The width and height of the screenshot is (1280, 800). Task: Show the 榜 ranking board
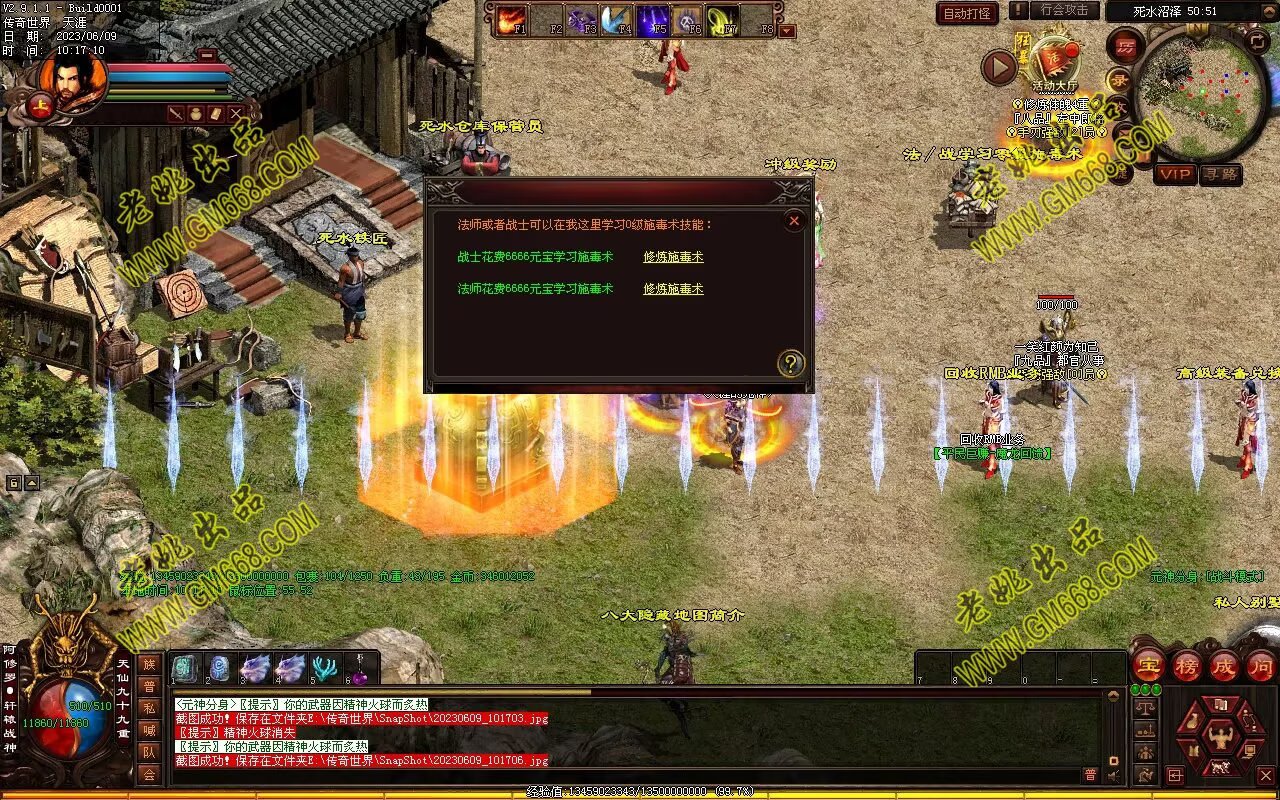pos(1185,665)
